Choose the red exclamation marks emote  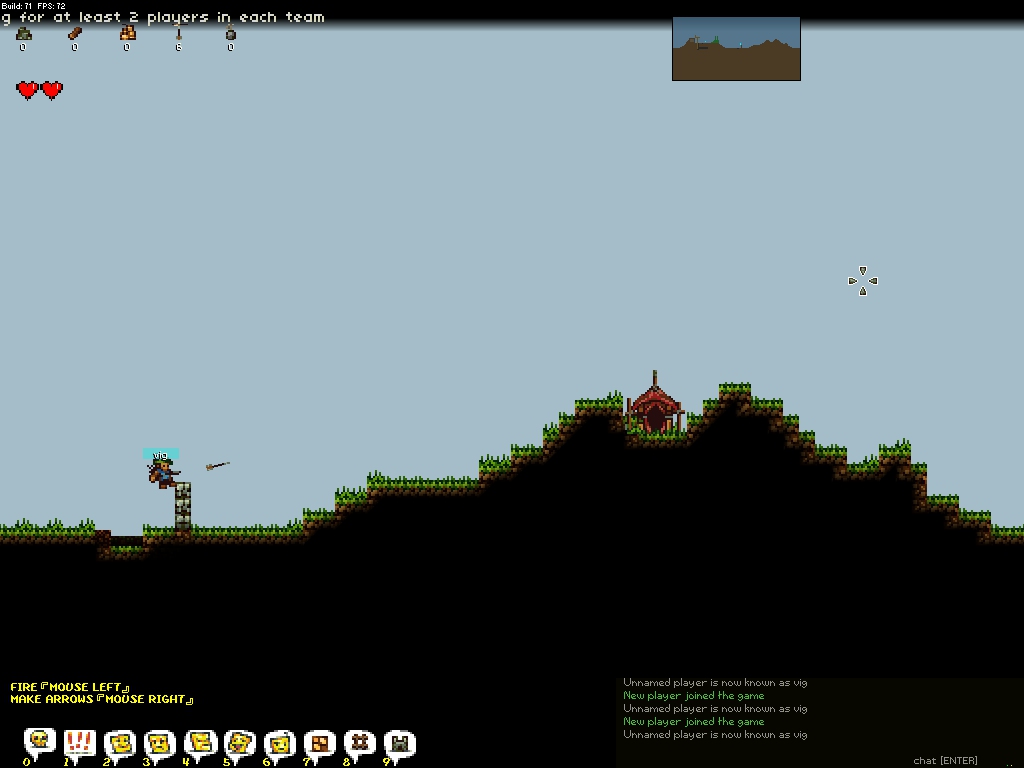79,742
